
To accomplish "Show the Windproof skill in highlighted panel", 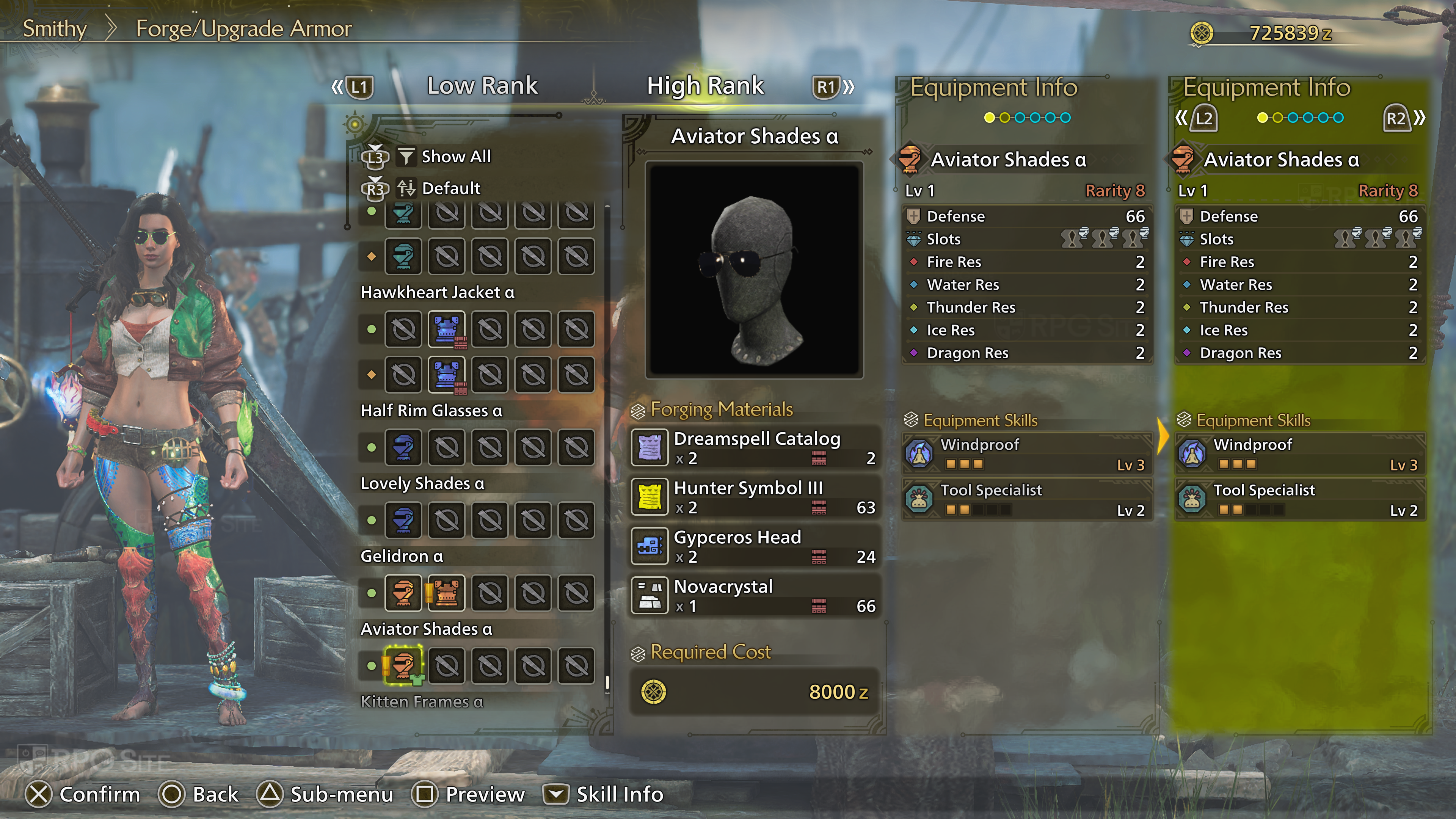I will coord(1299,454).
